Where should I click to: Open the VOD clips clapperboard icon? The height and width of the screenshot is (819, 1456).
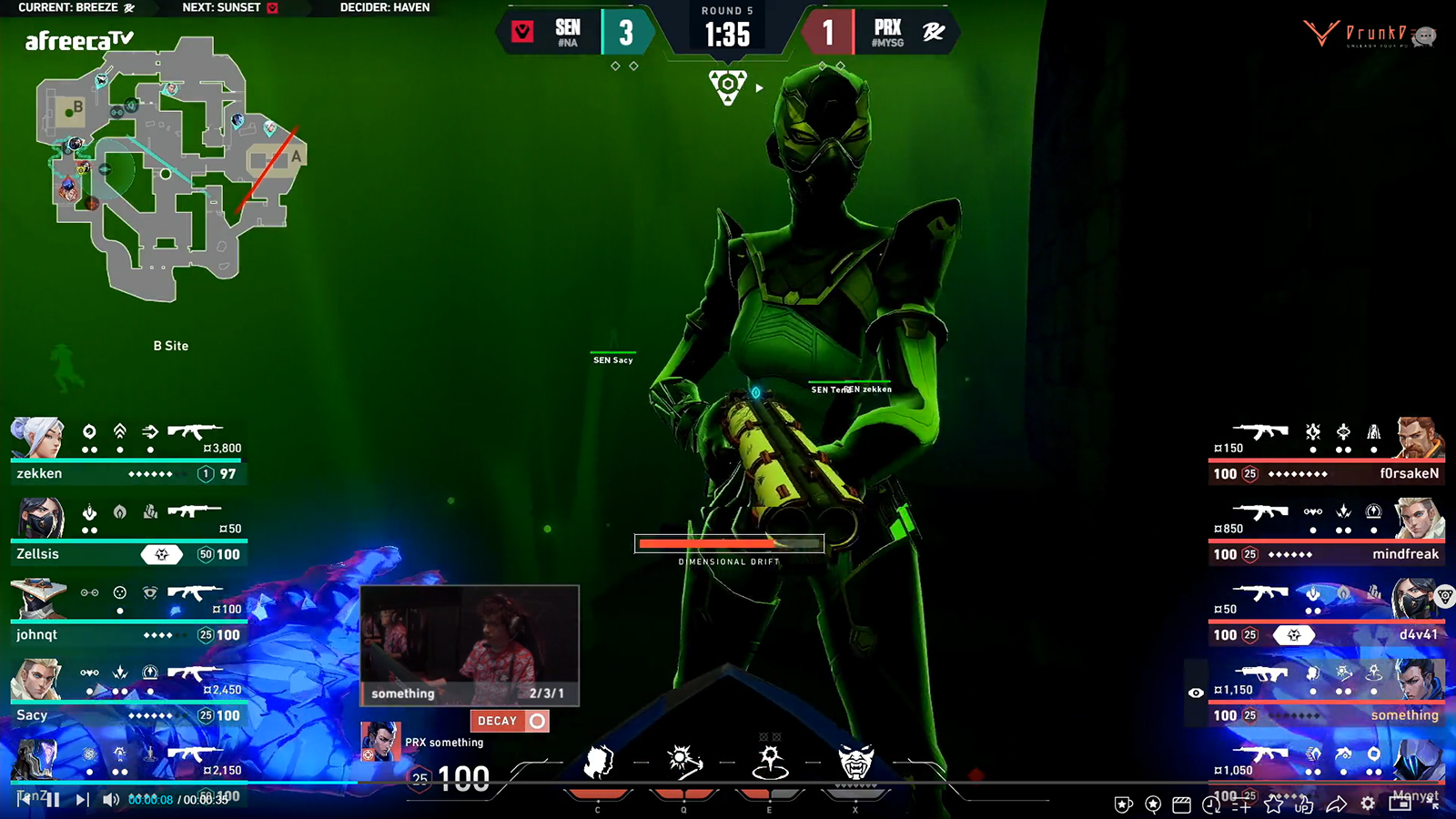[1181, 805]
